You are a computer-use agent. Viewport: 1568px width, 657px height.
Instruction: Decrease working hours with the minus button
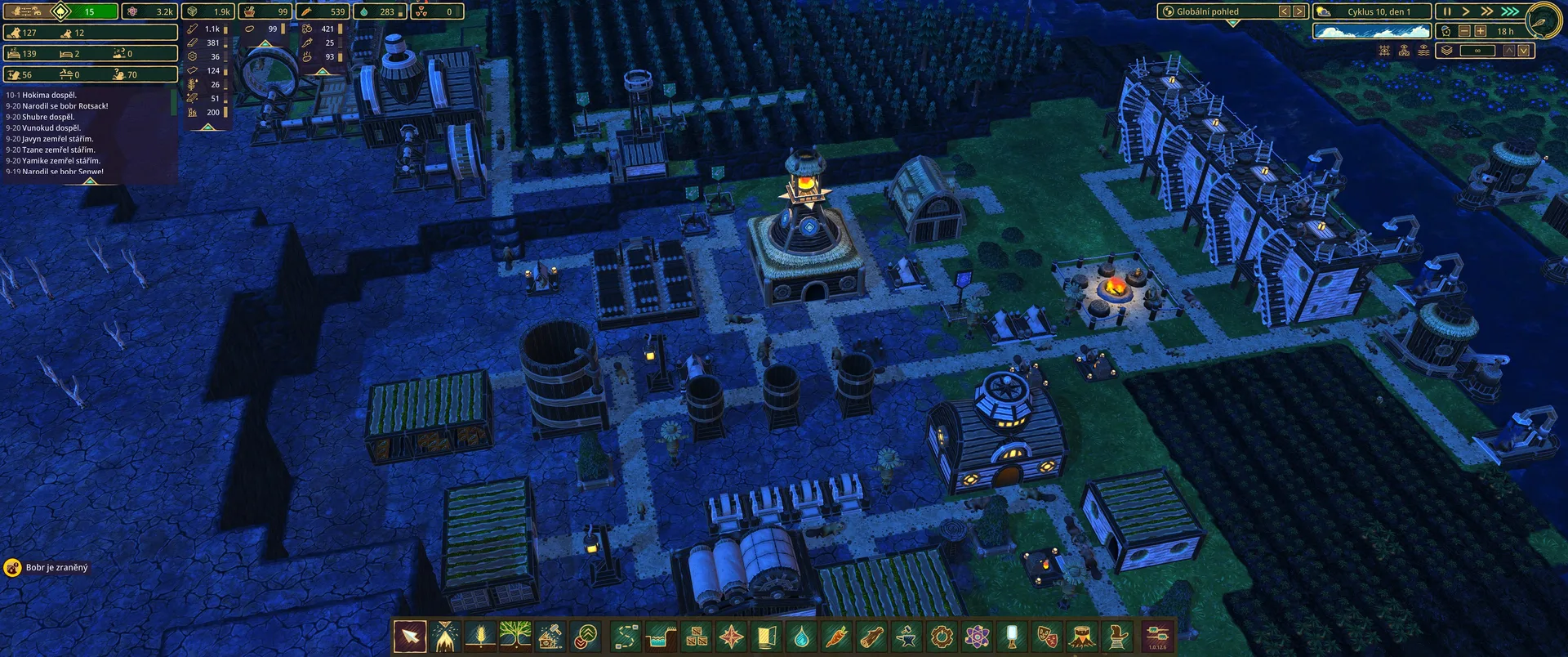[x=1464, y=31]
